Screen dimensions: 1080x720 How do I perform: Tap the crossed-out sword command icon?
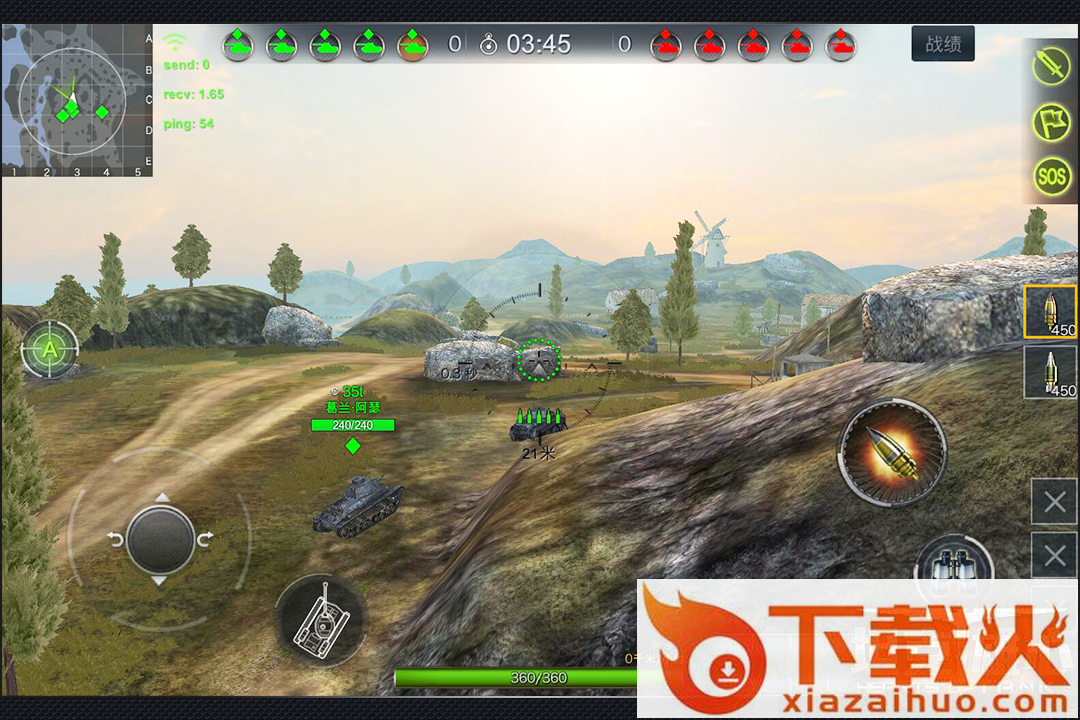point(1051,66)
